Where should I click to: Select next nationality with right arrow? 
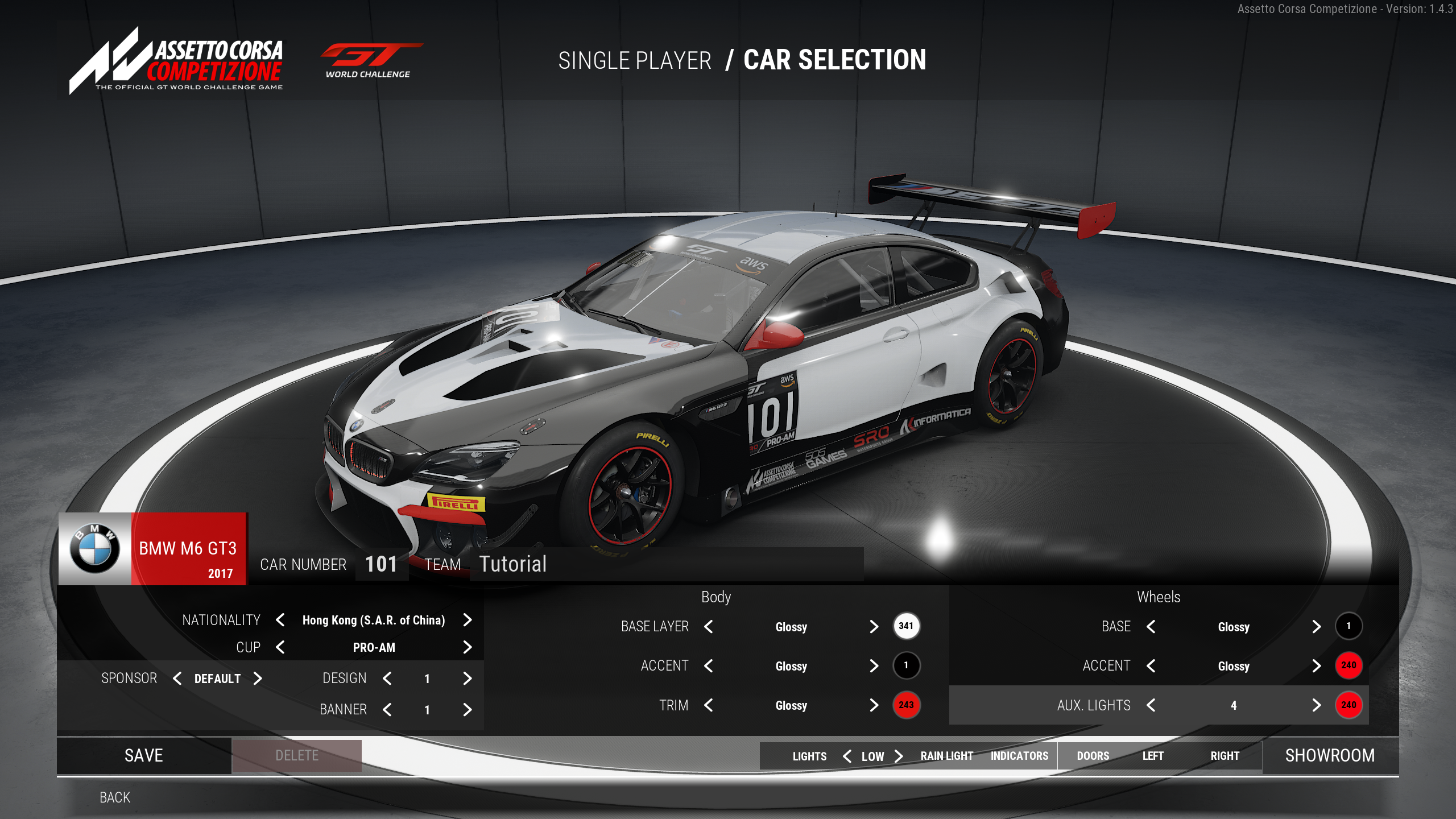coord(468,620)
